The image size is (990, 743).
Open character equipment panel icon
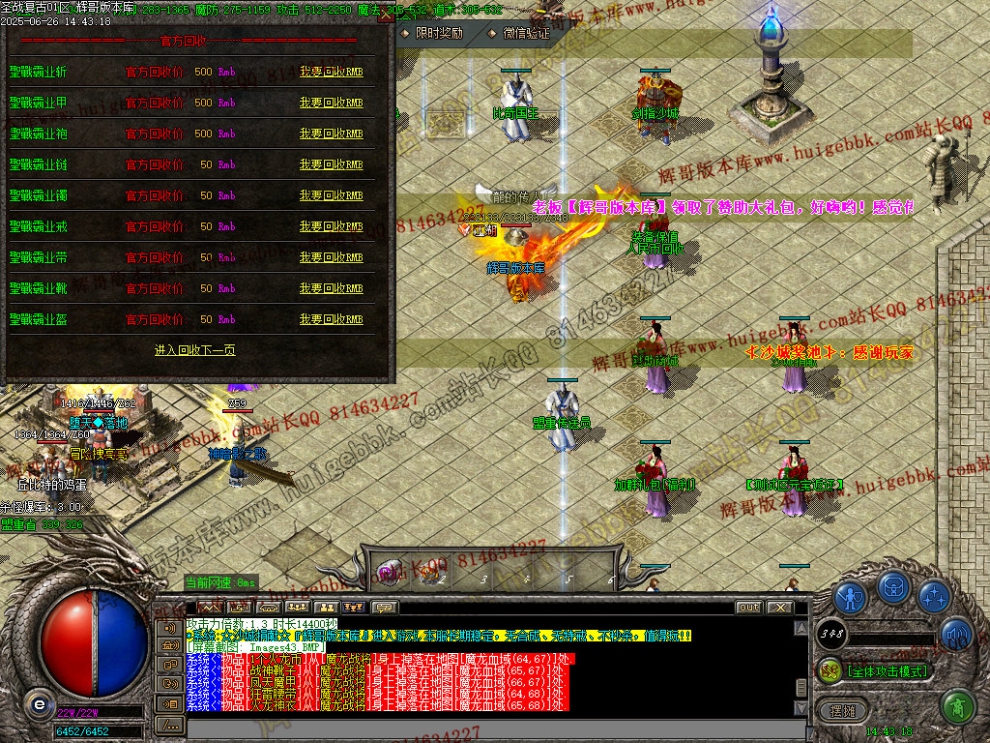point(851,598)
